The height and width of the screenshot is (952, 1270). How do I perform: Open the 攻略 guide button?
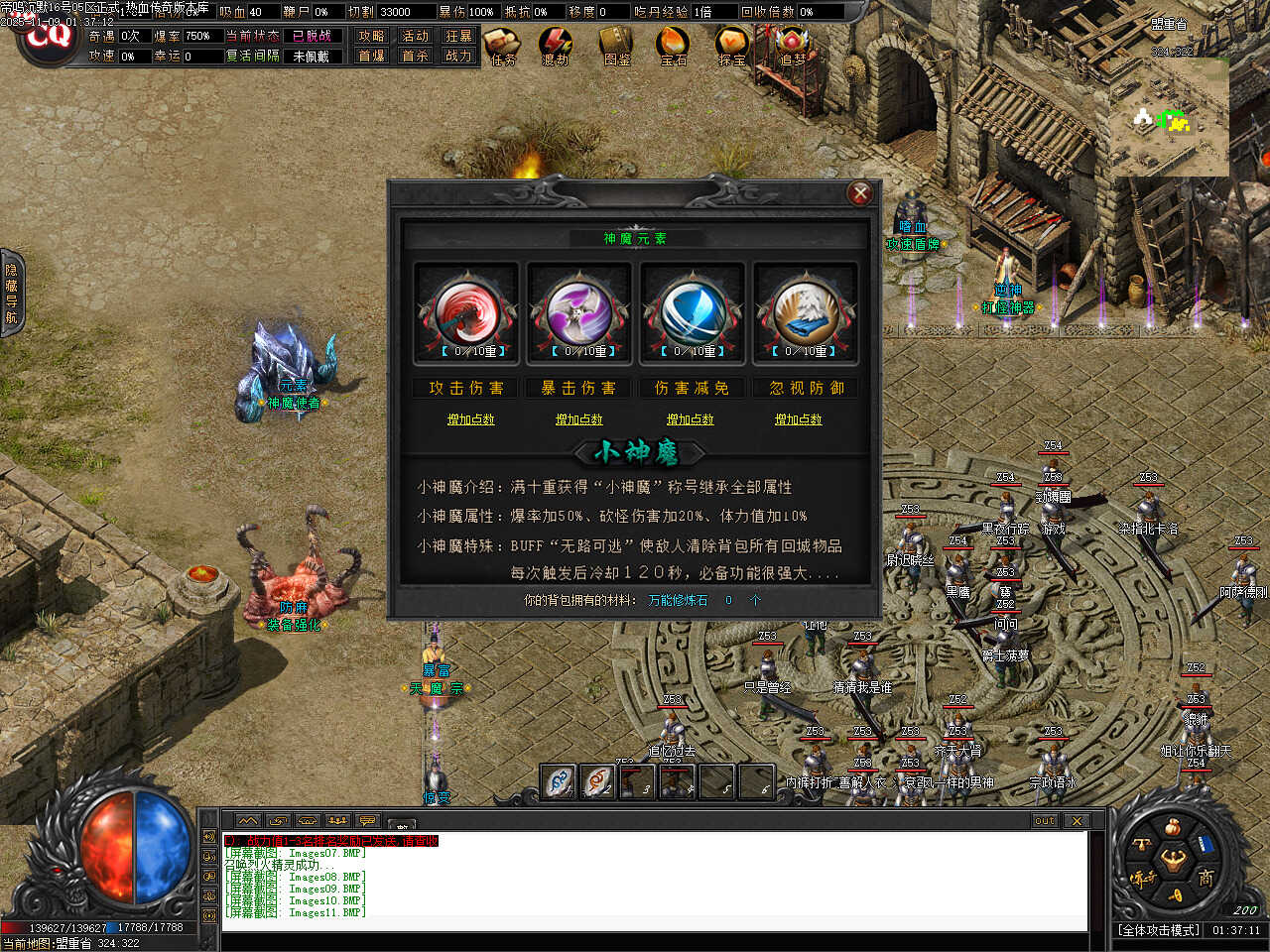coord(372,36)
